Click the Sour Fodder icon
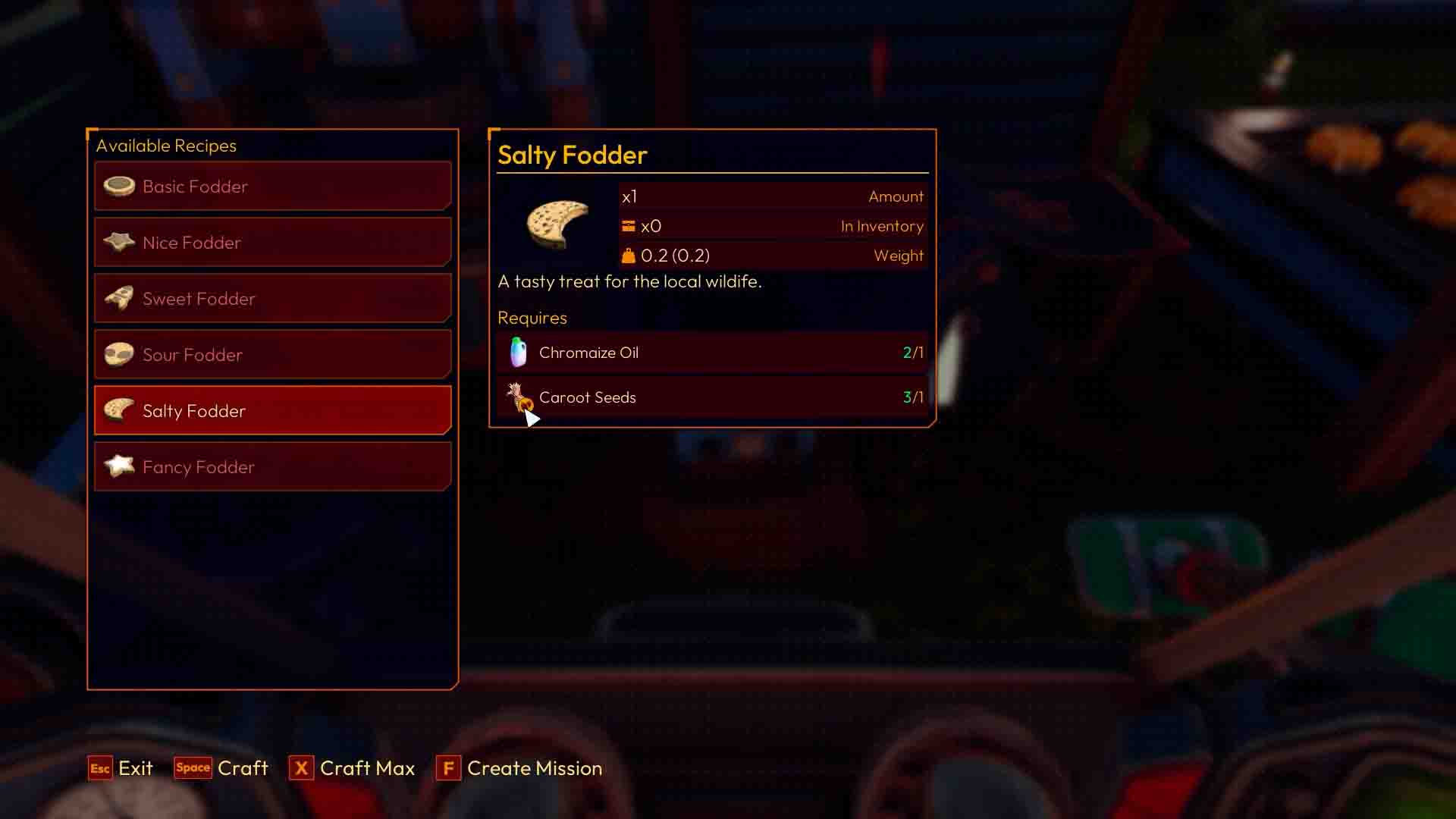The image size is (1456, 819). tap(120, 354)
